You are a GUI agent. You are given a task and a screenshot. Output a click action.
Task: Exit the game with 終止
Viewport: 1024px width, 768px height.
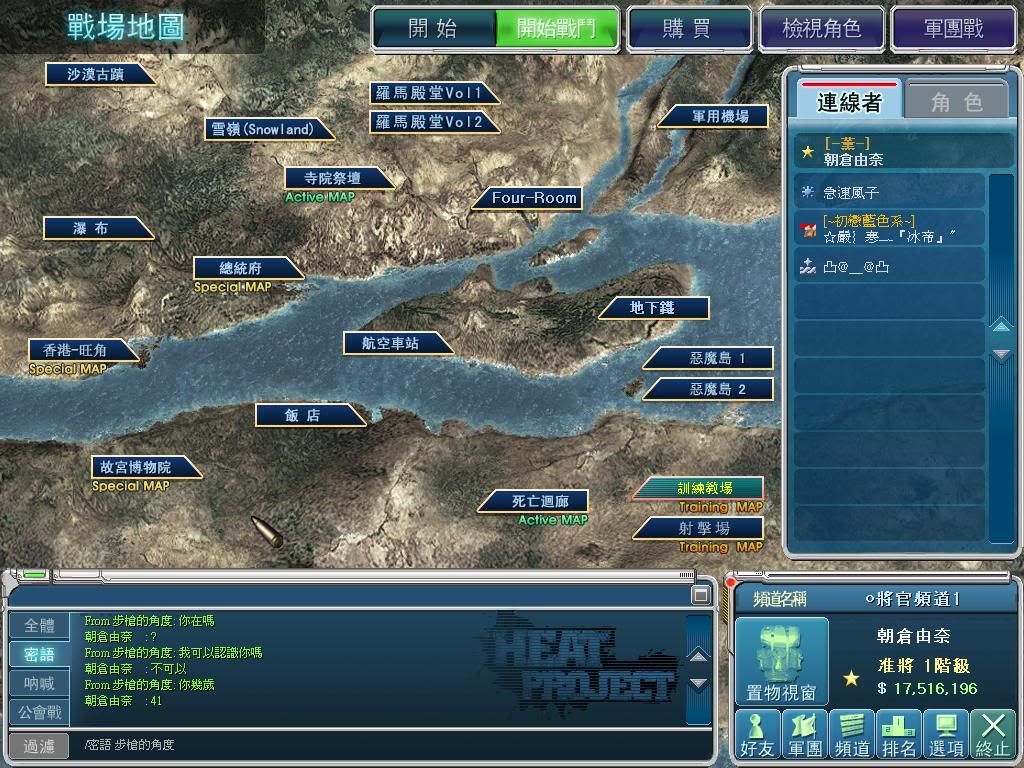pyautogui.click(x=992, y=733)
